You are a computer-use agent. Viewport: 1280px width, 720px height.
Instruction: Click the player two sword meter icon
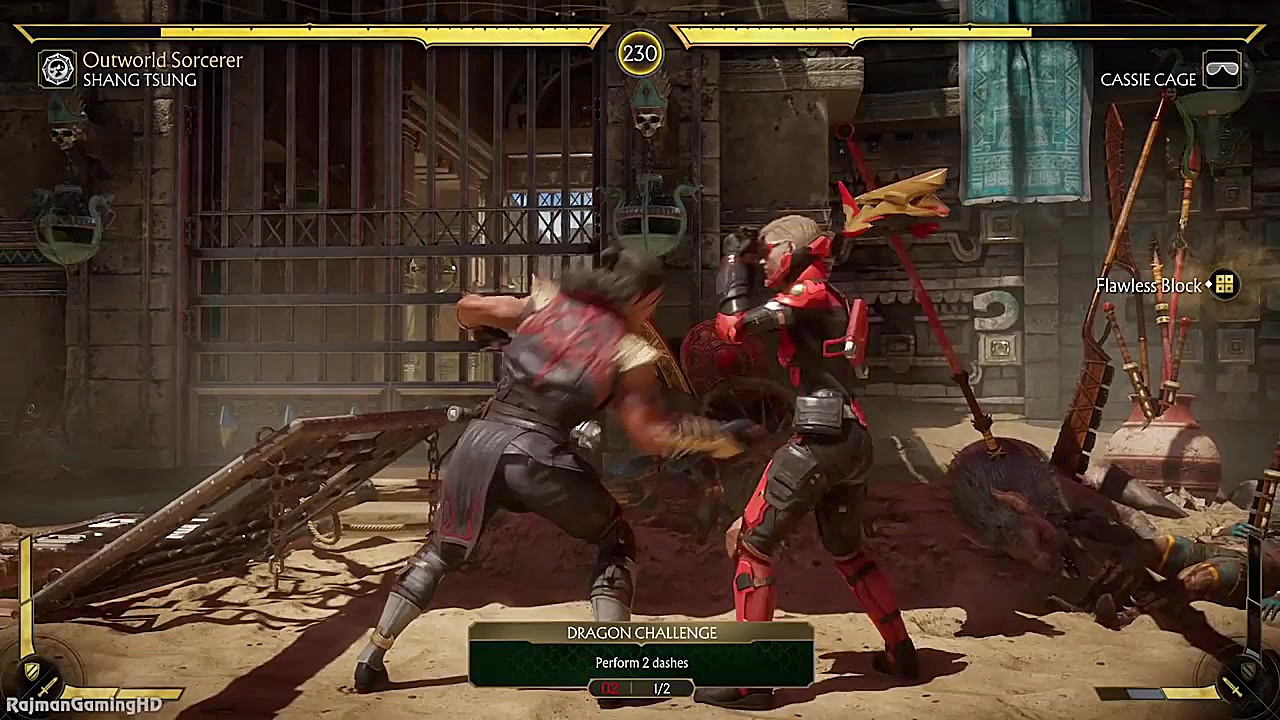(x=1234, y=689)
